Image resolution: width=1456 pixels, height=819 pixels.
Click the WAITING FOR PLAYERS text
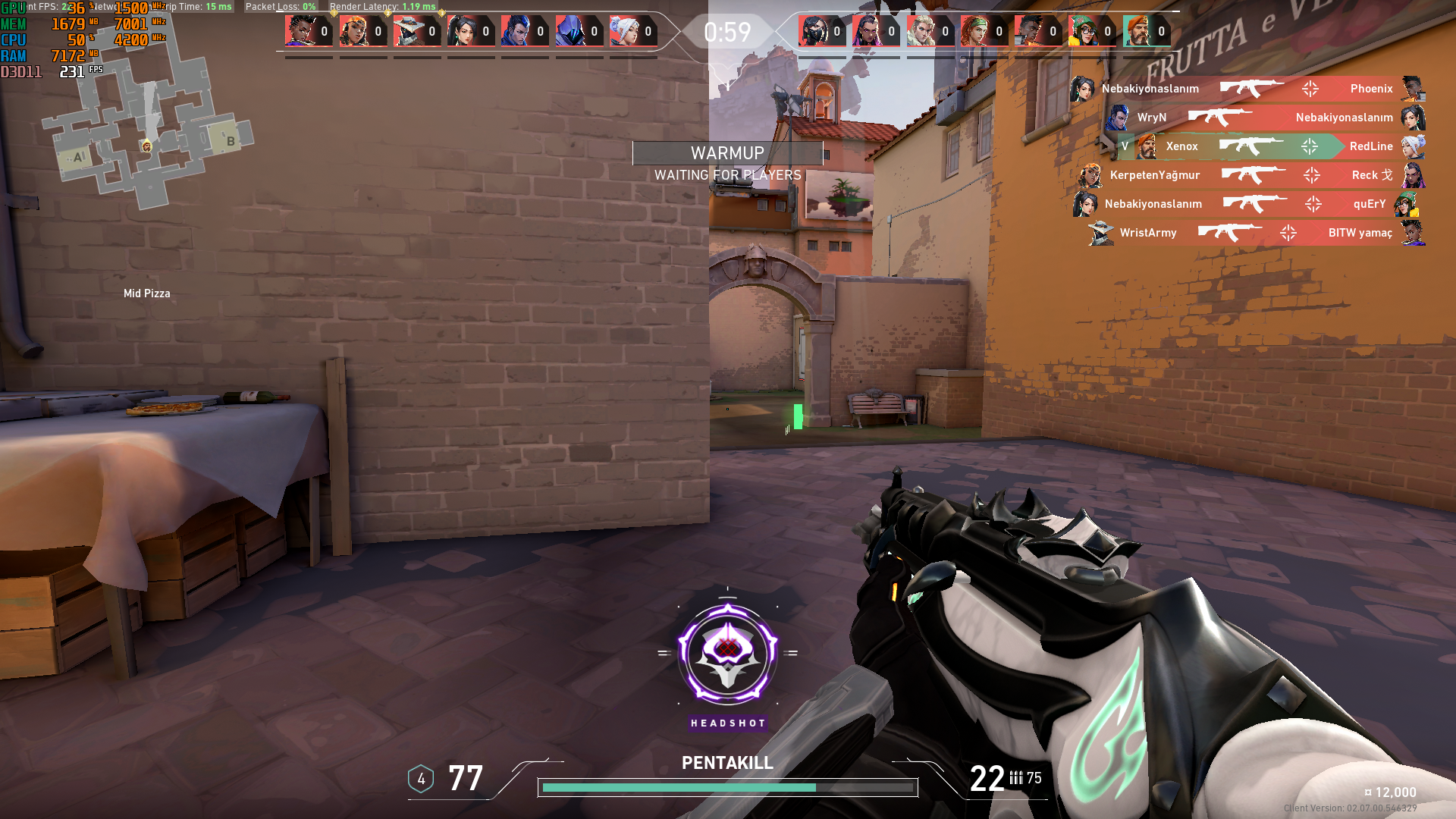coord(727,174)
